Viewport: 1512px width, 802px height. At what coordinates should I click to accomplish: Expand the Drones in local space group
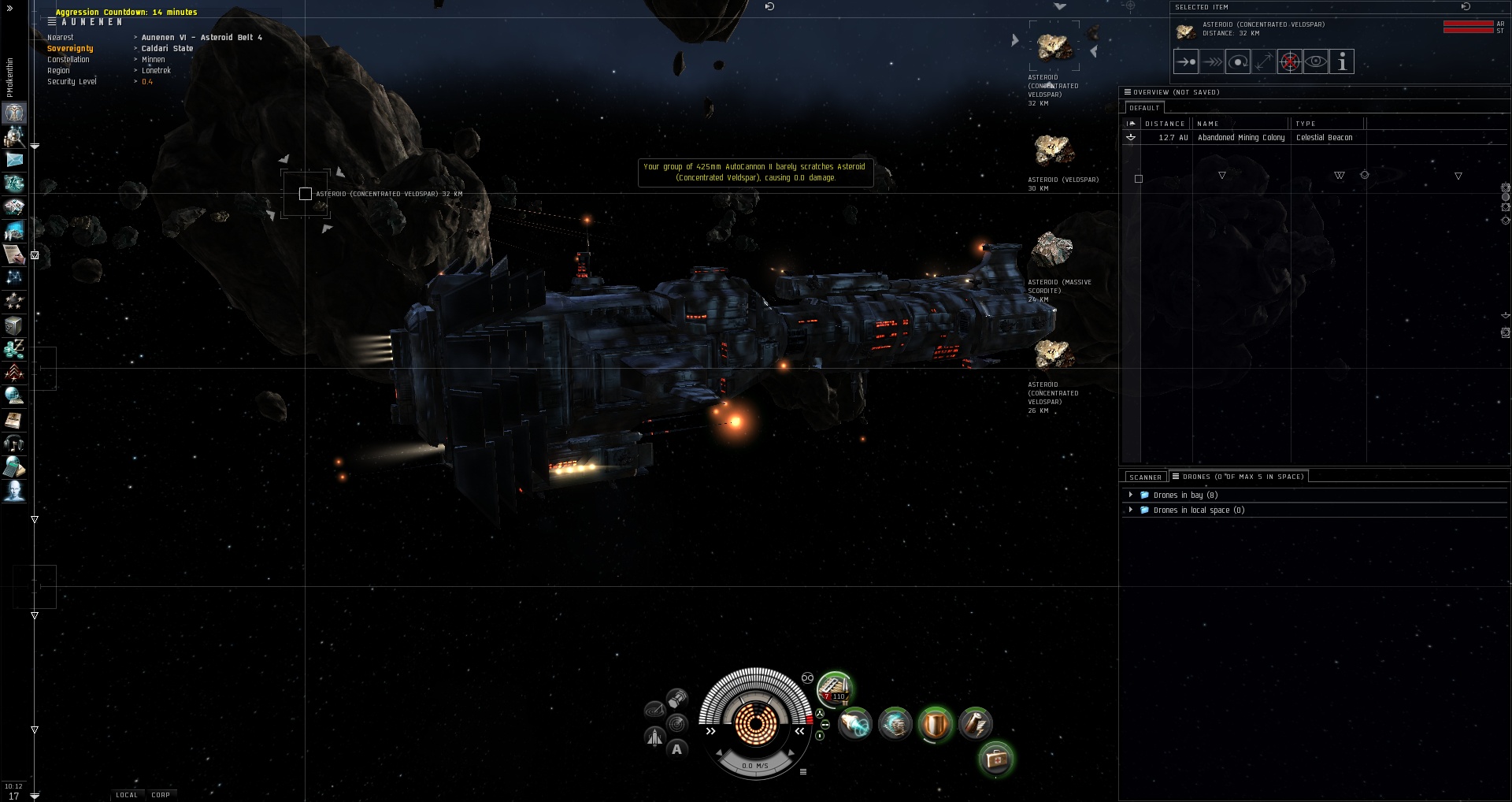1131,510
